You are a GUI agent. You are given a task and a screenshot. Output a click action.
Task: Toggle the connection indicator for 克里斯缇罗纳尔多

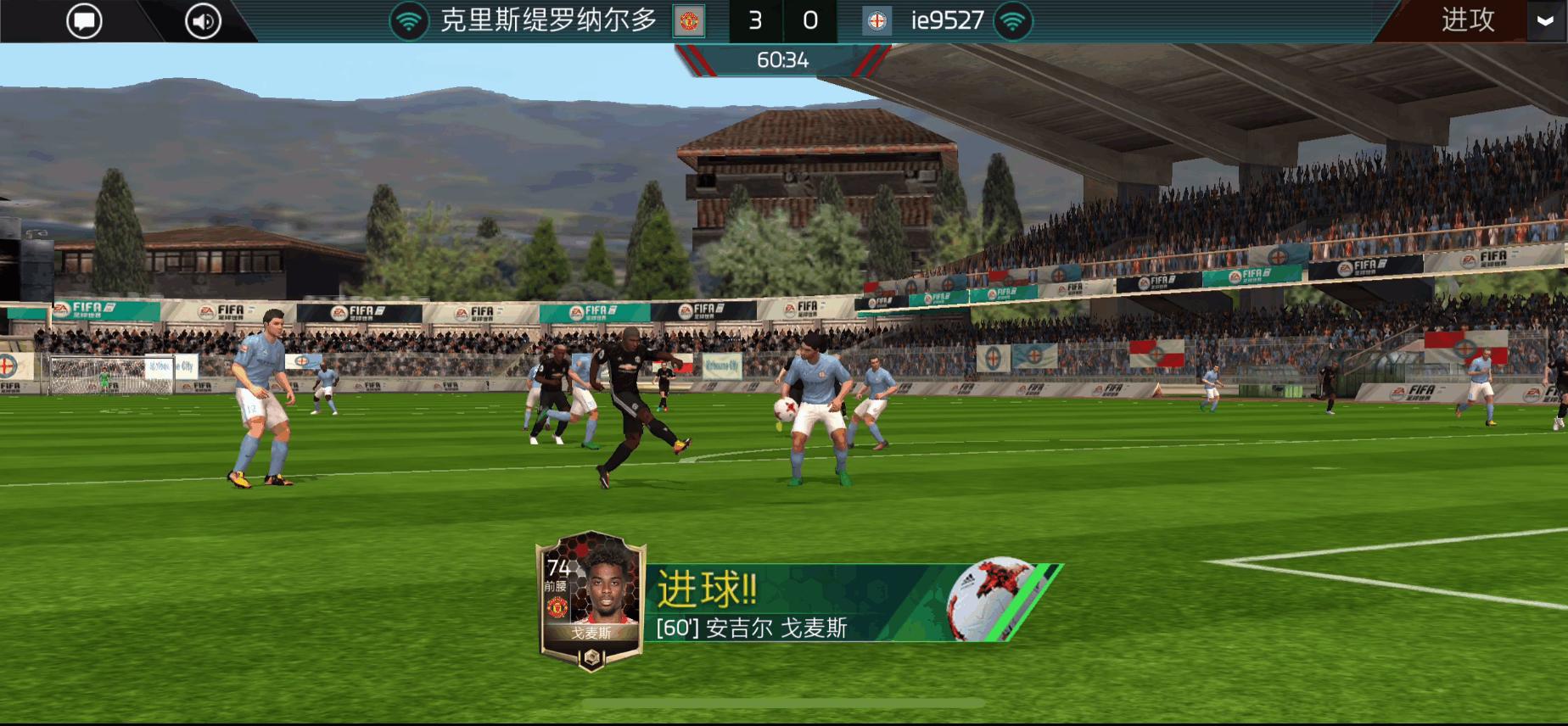(x=410, y=20)
